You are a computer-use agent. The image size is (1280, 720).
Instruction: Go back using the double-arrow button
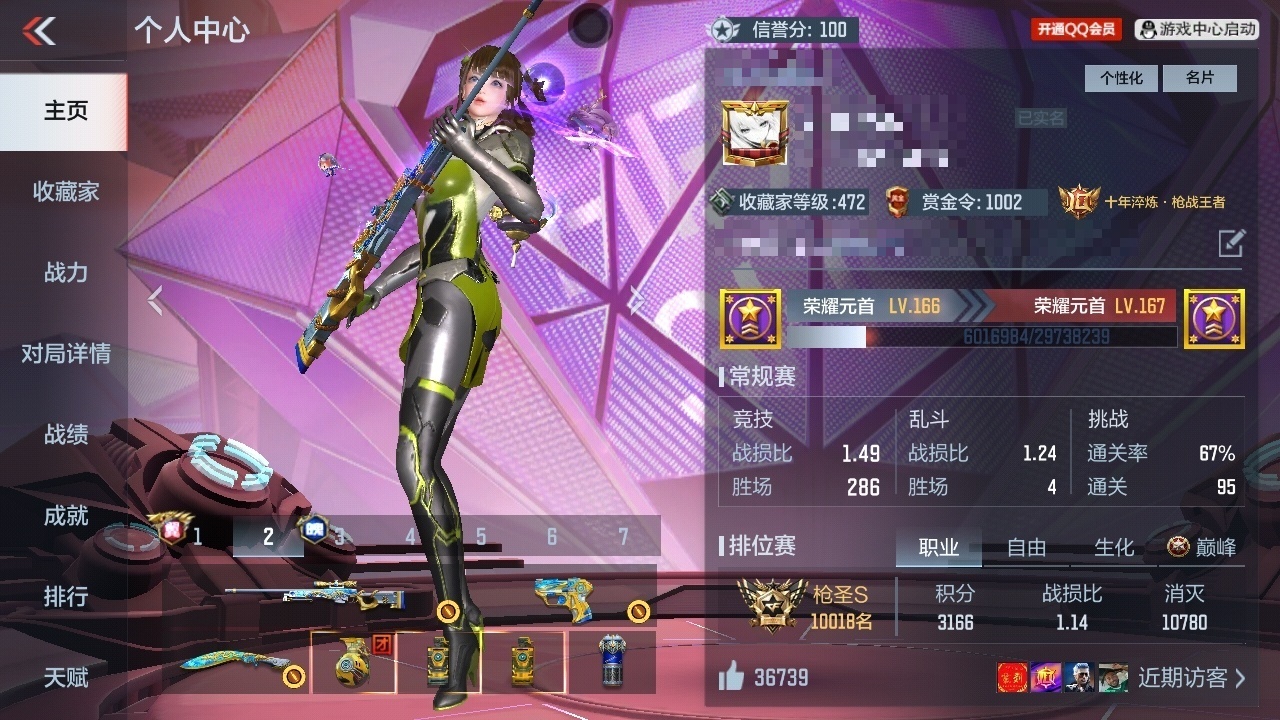pos(40,31)
